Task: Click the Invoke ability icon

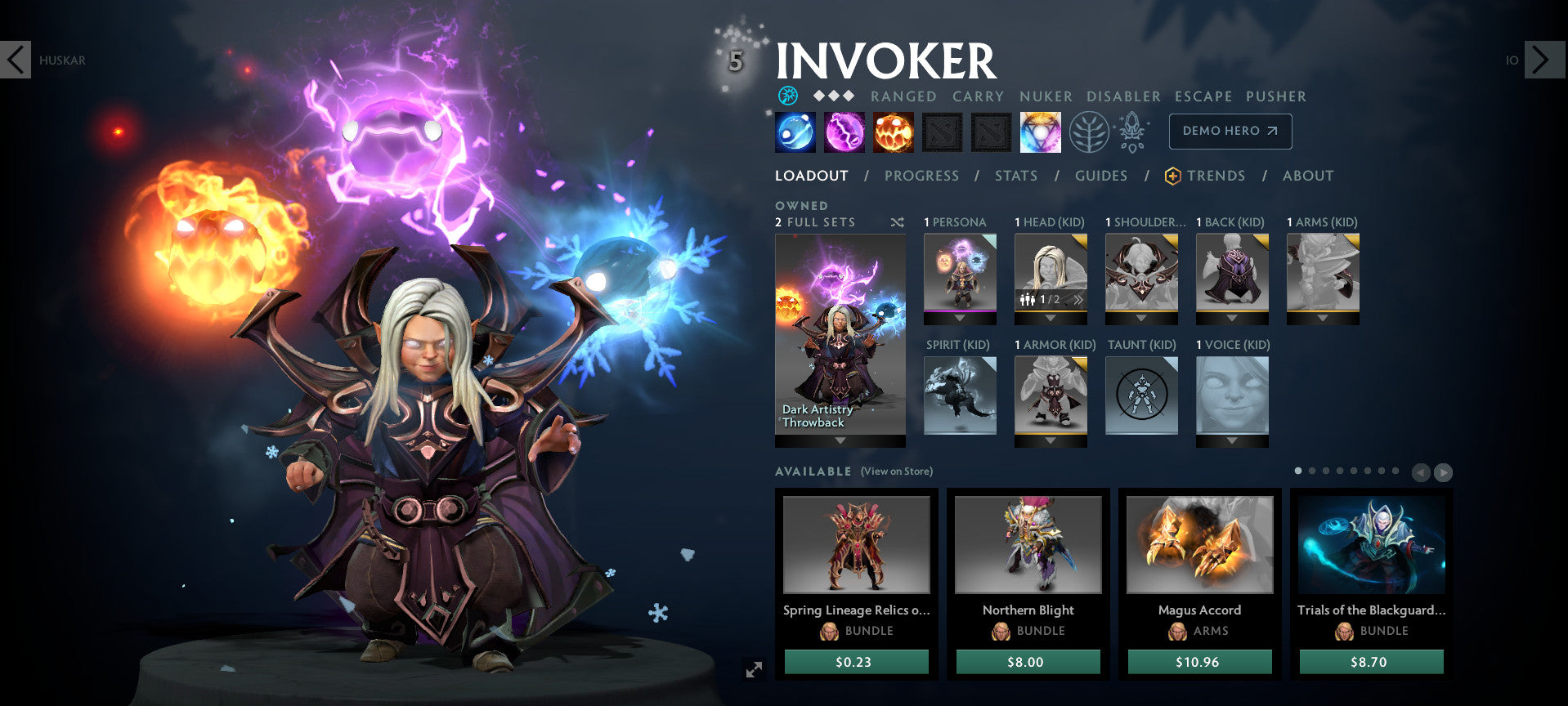Action: click(1041, 132)
